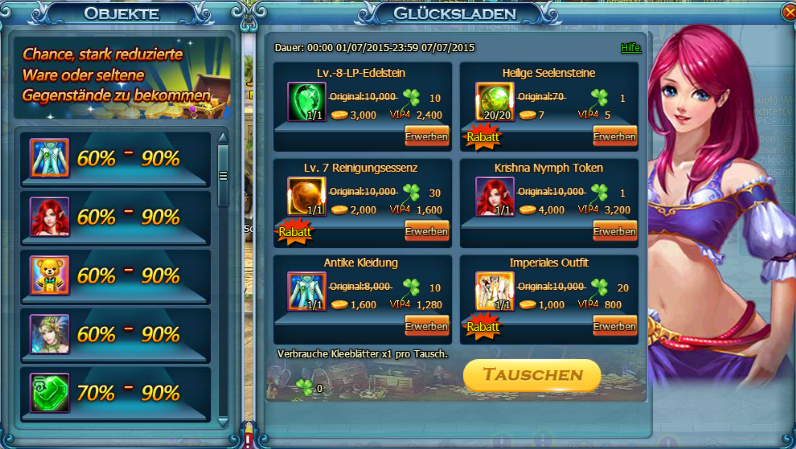Viewport: 796px width, 449px height.
Task: Choose the teddy bear item in Objekte list
Action: [x=49, y=275]
